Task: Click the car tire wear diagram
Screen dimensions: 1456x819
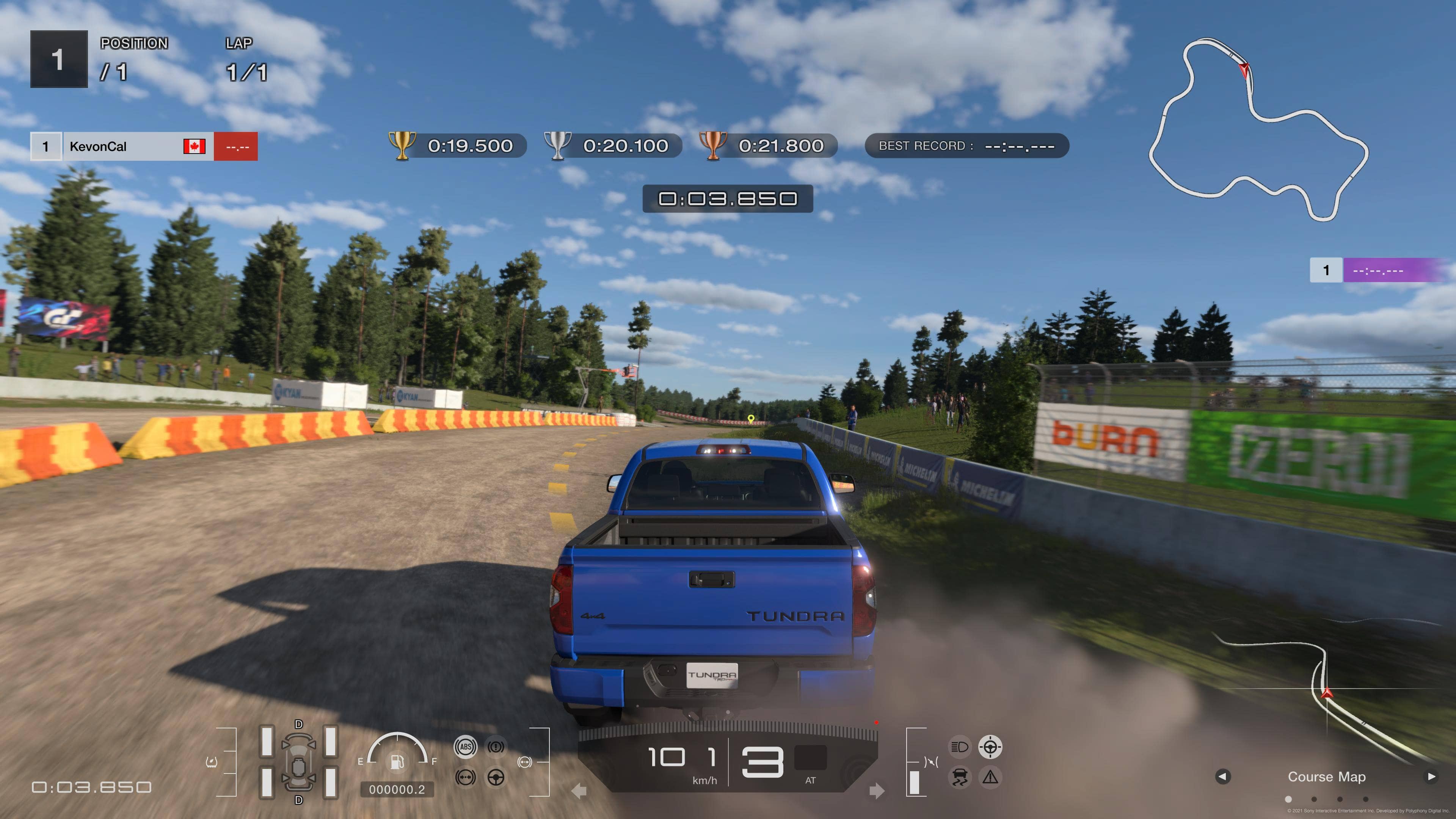Action: click(298, 761)
